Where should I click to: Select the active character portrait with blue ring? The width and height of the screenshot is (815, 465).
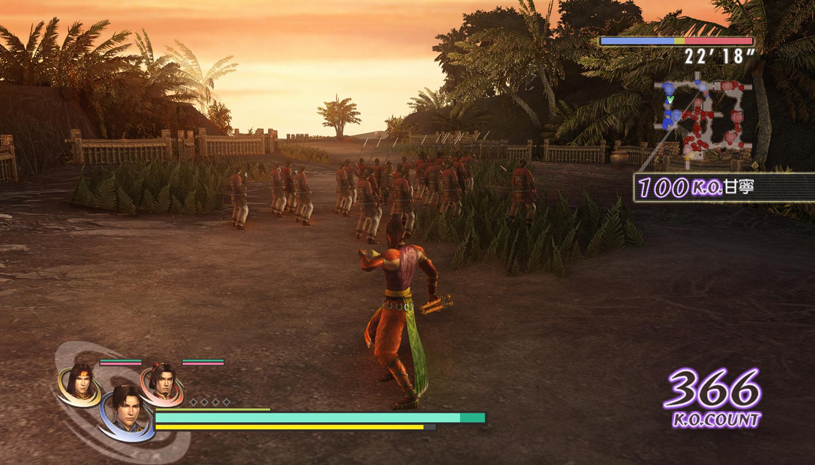tap(125, 412)
